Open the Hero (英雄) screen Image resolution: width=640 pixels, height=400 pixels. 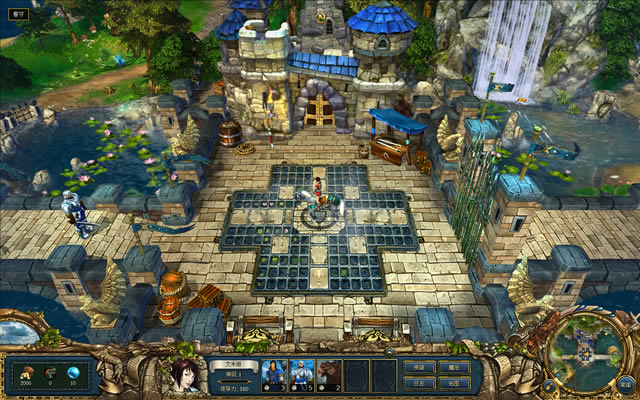pyautogui.click(x=419, y=367)
